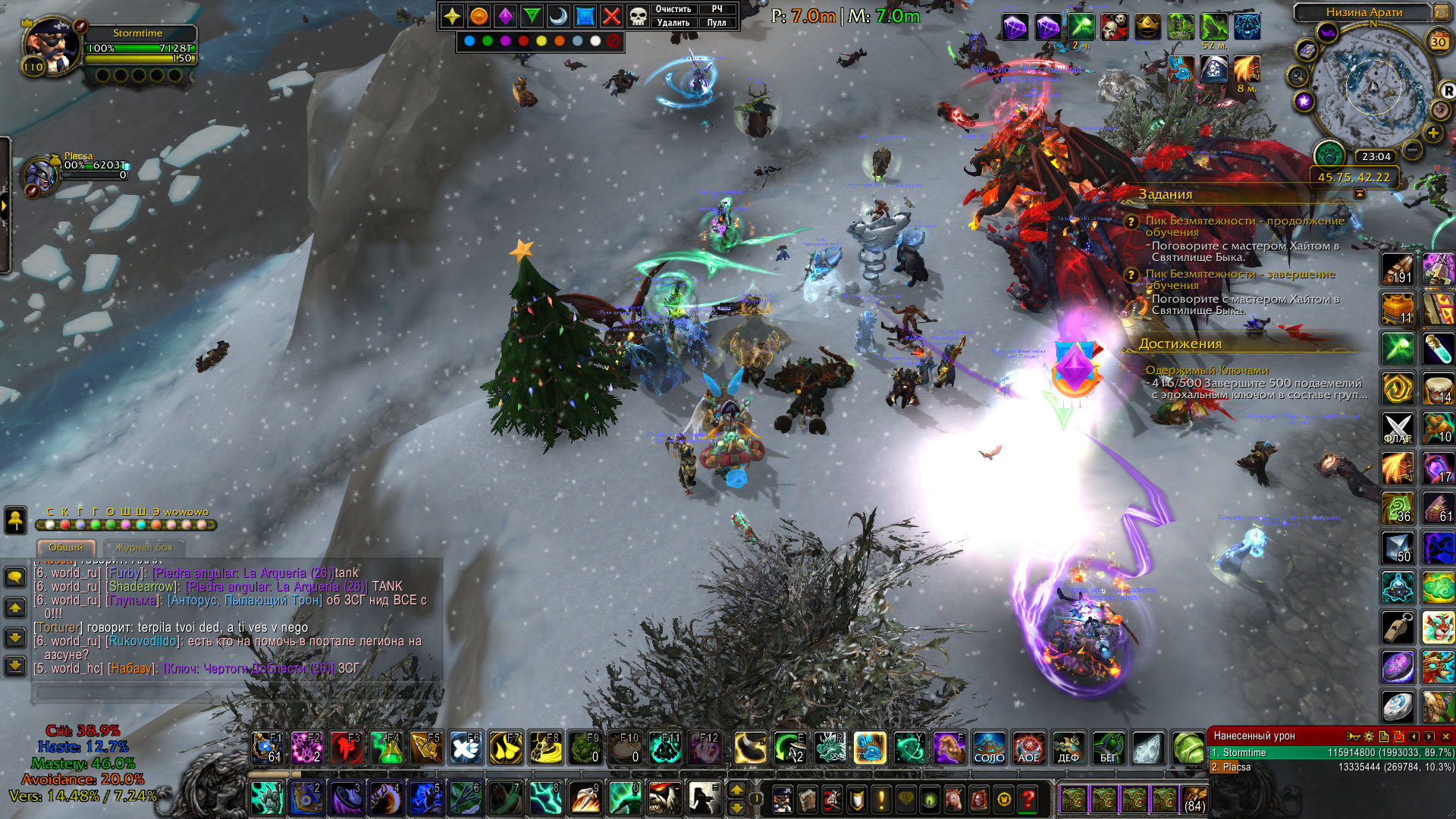This screenshot has height=819, width=1456.
Task: Select the Общий chat tab
Action: pos(66,548)
